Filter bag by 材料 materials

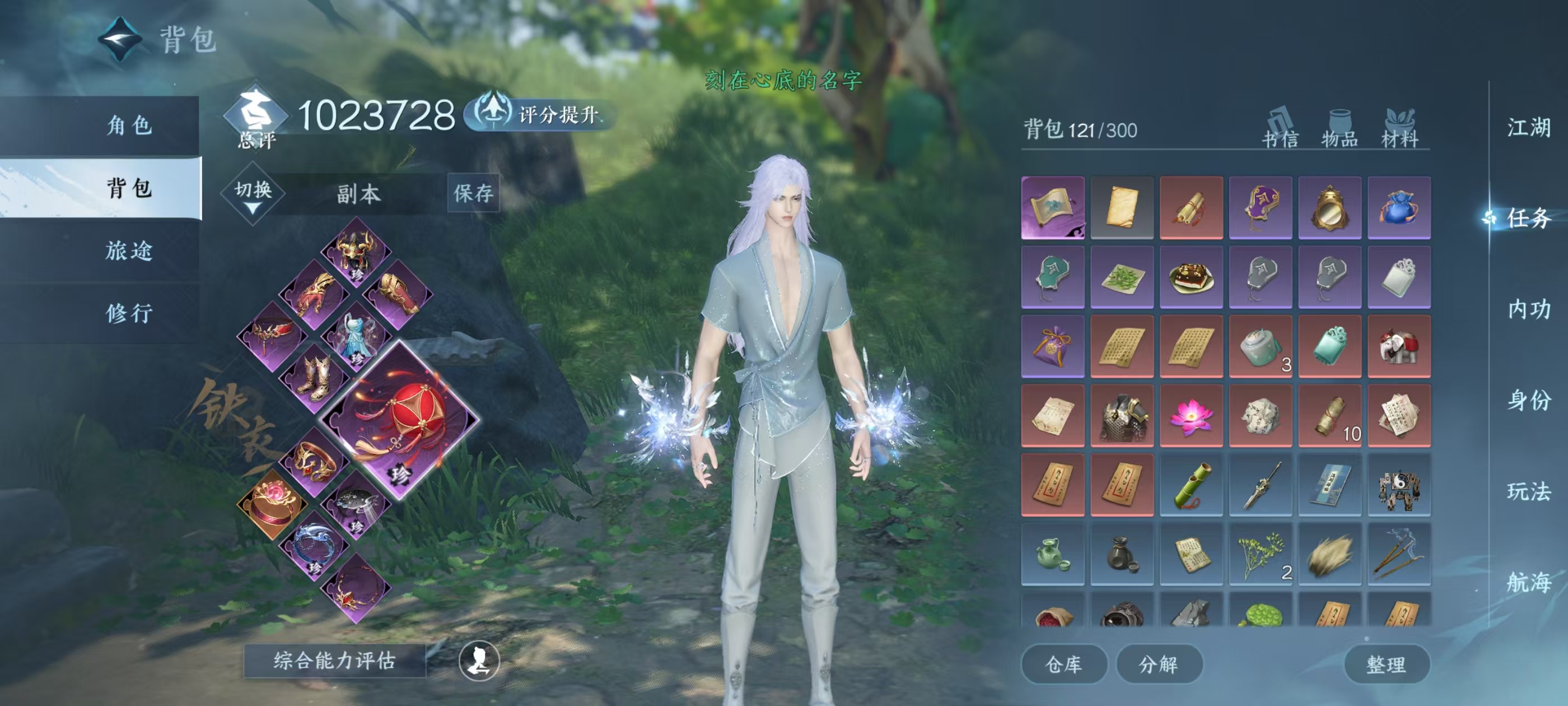click(x=1400, y=129)
